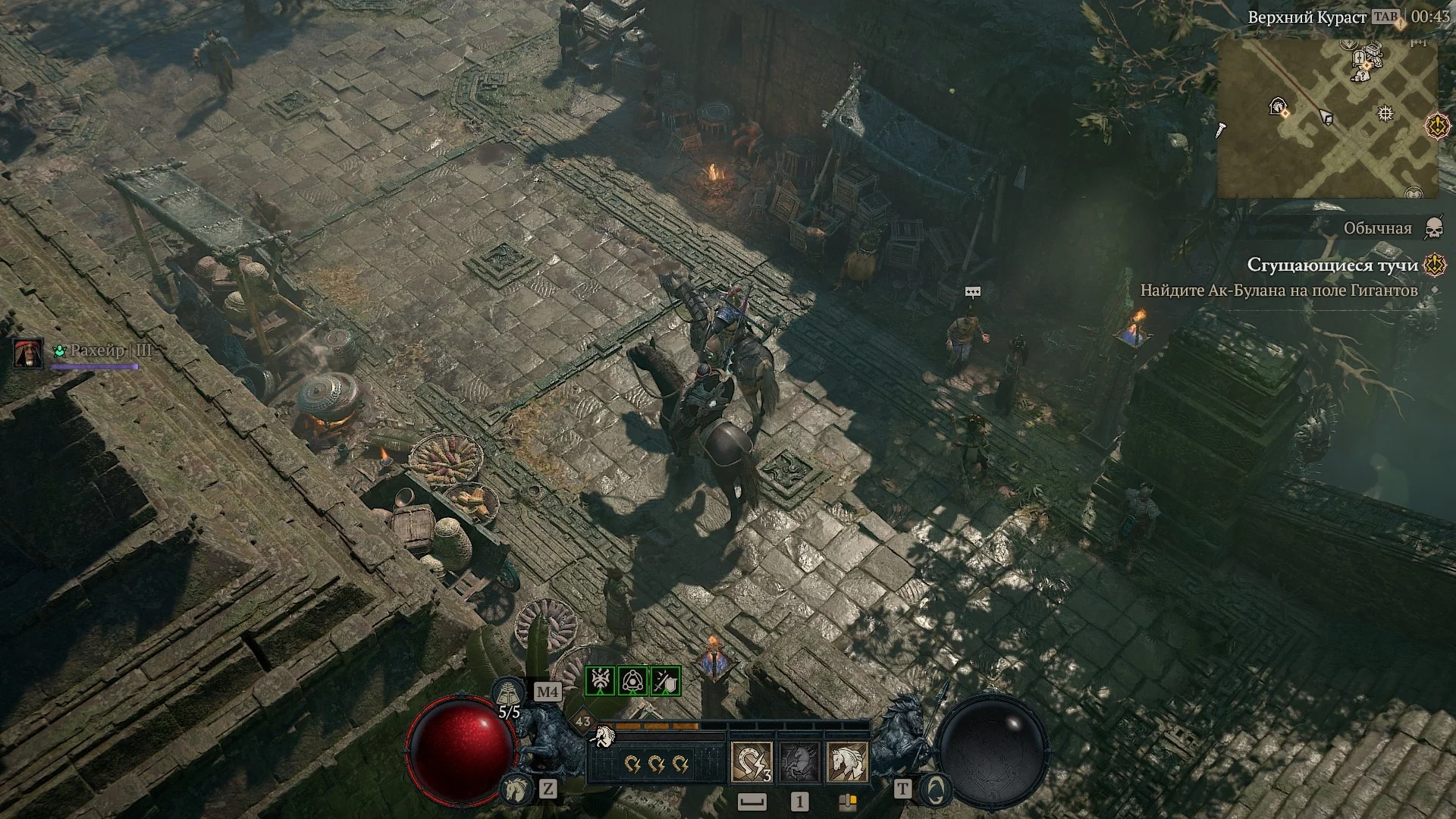Click the stable marker on the minimap

coord(1277,107)
